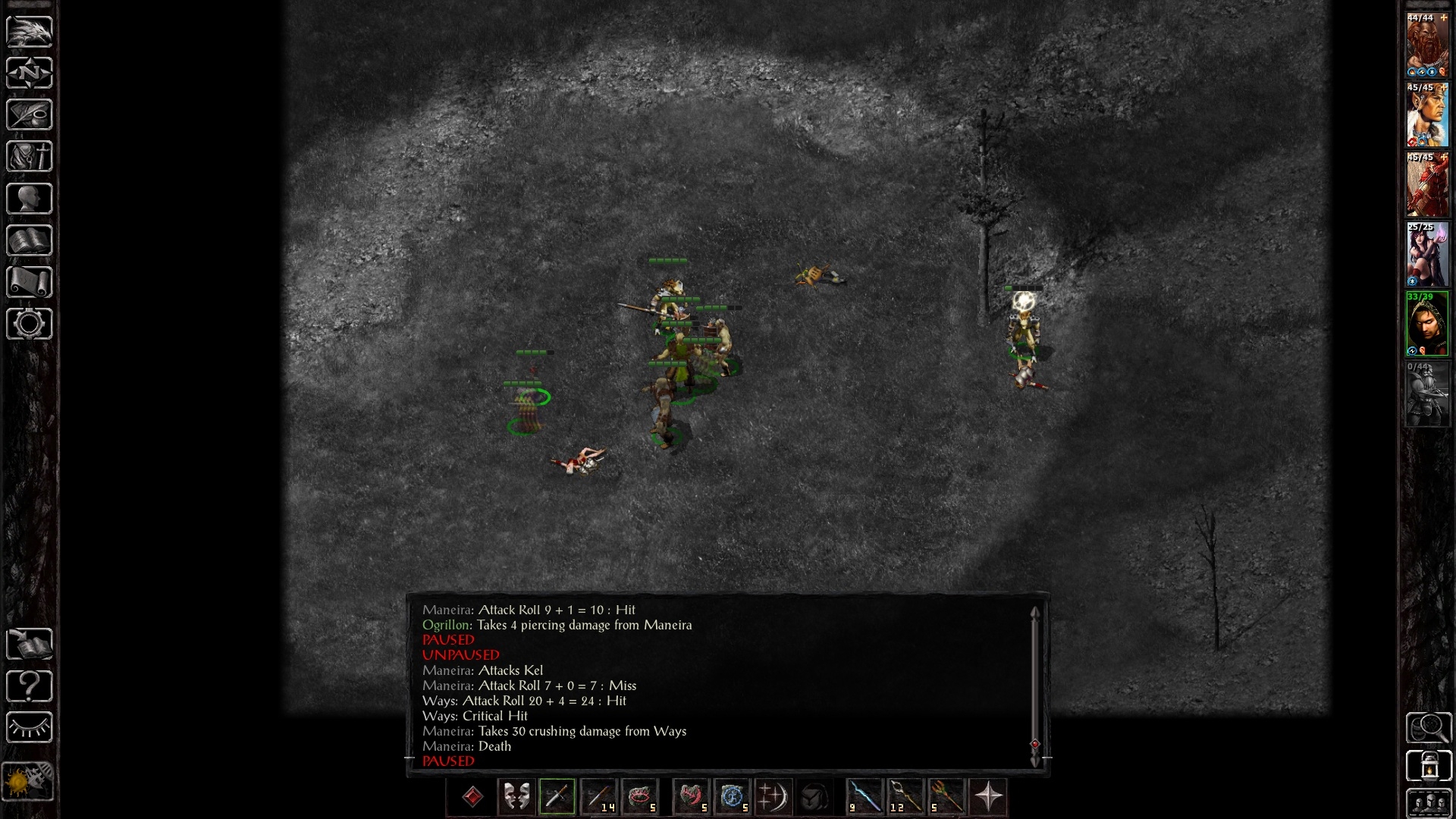Select the greyed-out dead character portrait
1456x819 pixels.
click(x=1427, y=394)
